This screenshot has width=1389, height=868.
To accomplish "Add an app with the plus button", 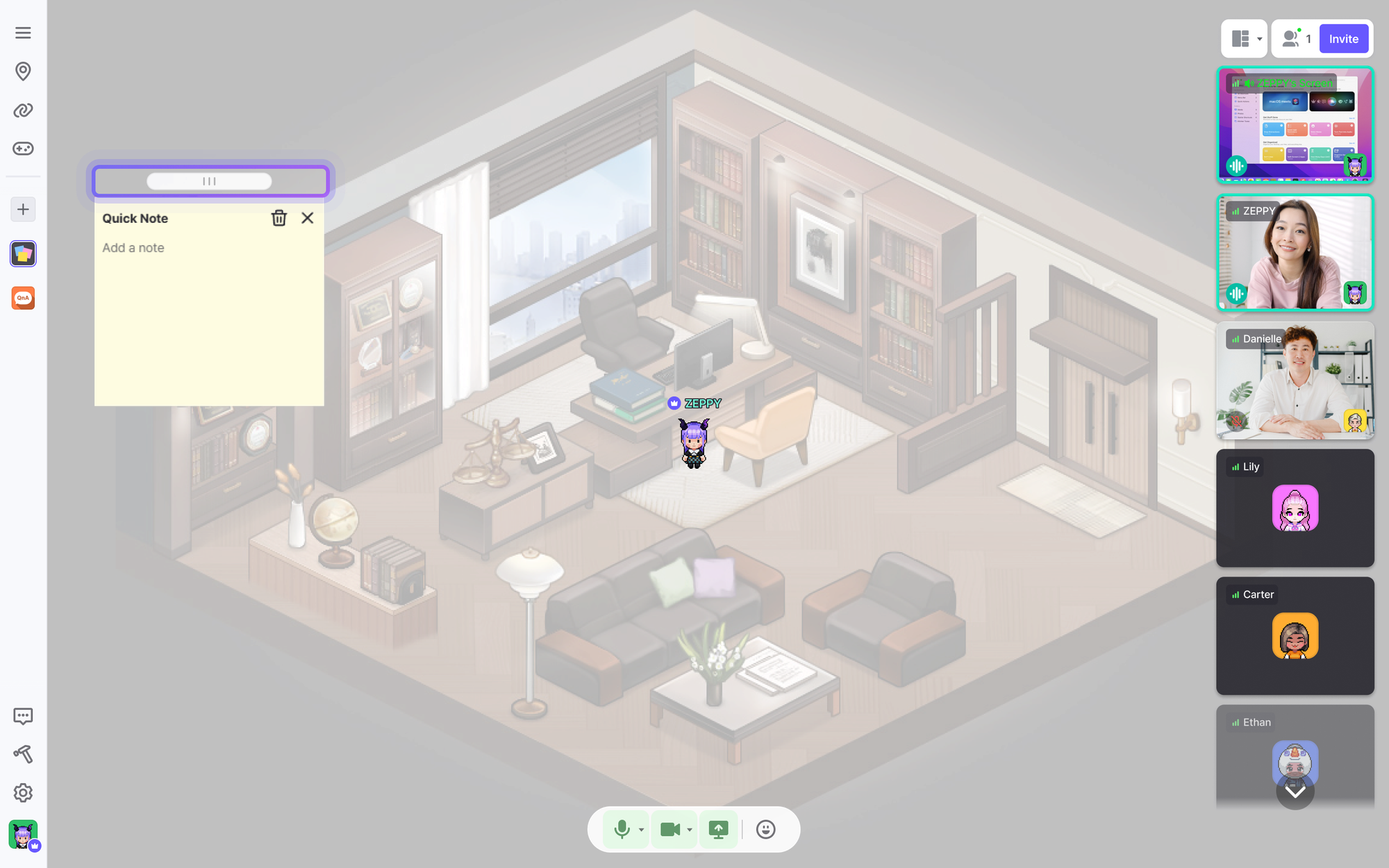I will pyautogui.click(x=23, y=209).
